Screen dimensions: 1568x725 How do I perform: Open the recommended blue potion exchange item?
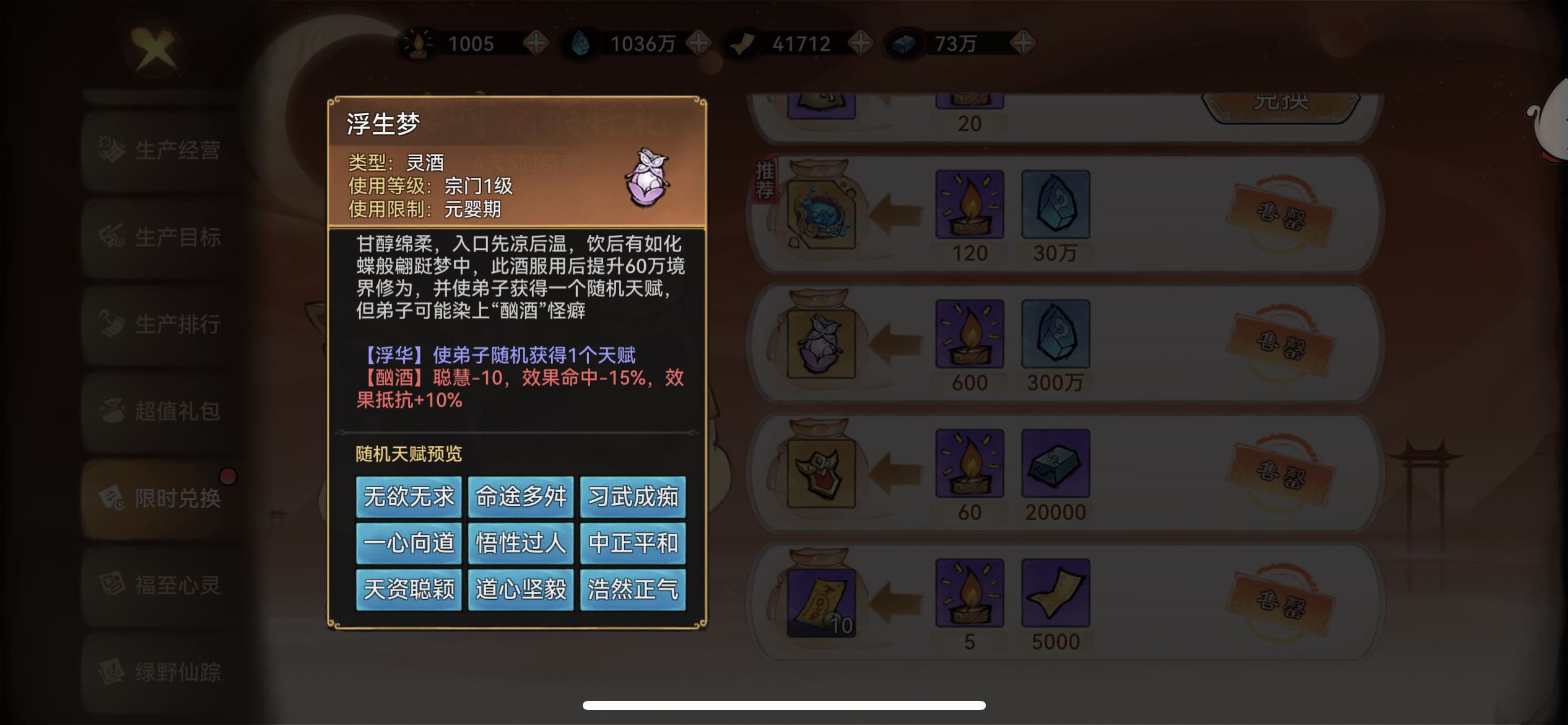point(823,214)
